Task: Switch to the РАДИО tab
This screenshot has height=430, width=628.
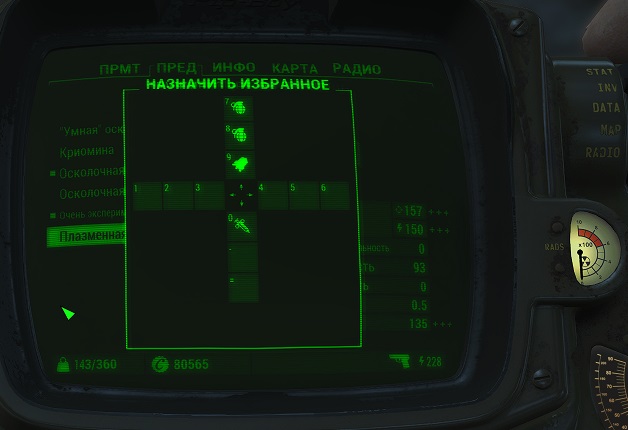Action: (357, 69)
